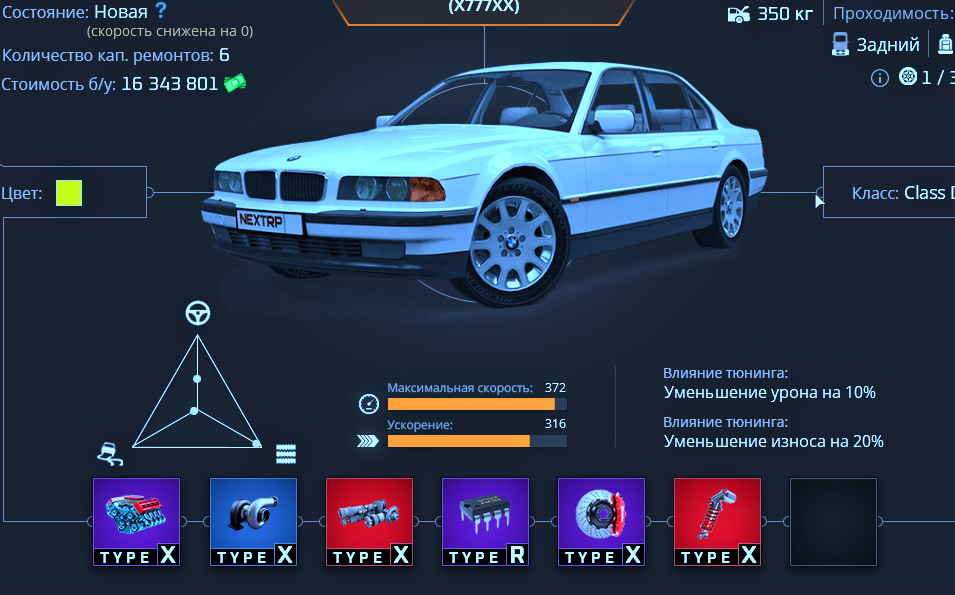
Task: Choose the suspension shock Type X slot
Action: (717, 521)
